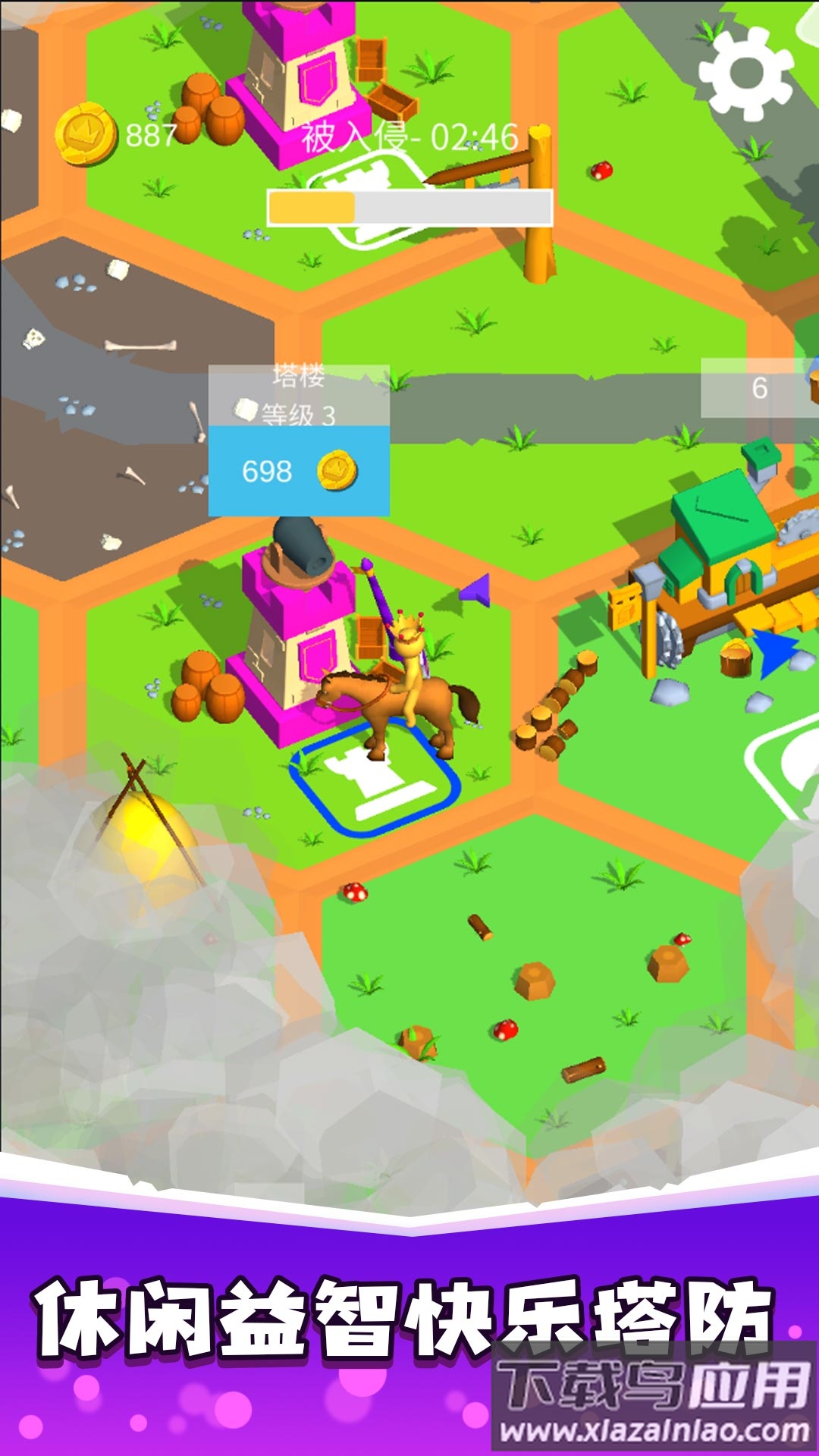
Task: Buy the tower upgrade for 698 coins
Action: (x=299, y=471)
